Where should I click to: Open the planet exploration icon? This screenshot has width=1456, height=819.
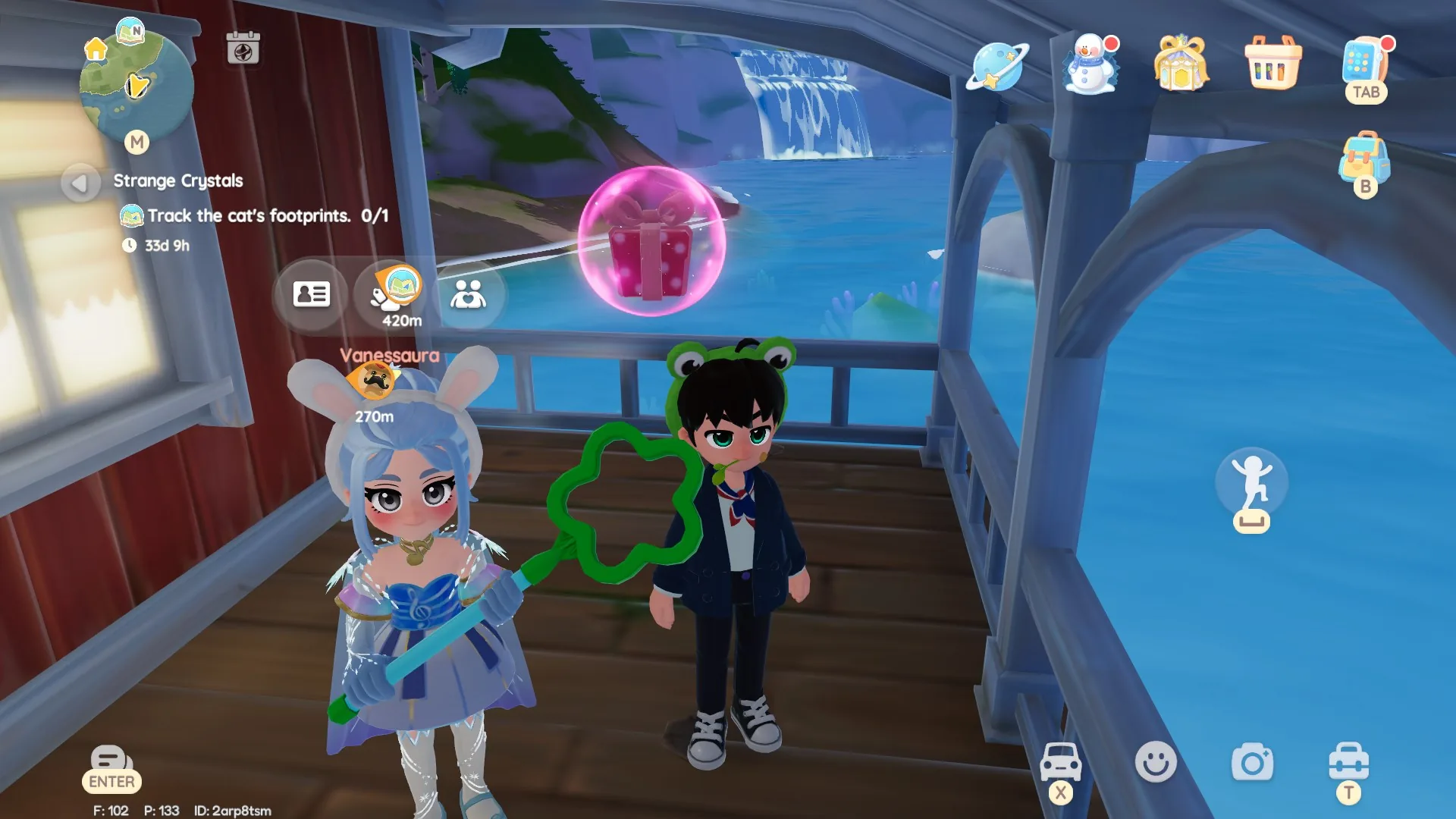999,68
